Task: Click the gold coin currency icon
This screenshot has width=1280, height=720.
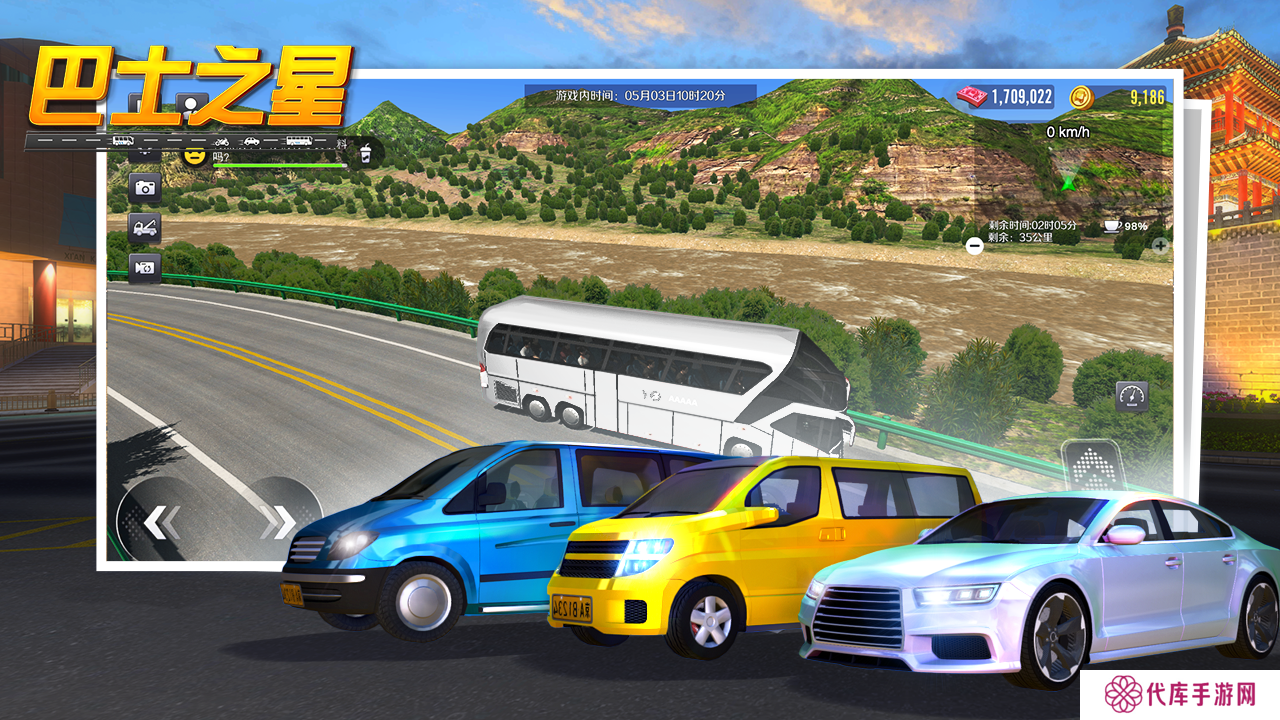Action: coord(1082,97)
